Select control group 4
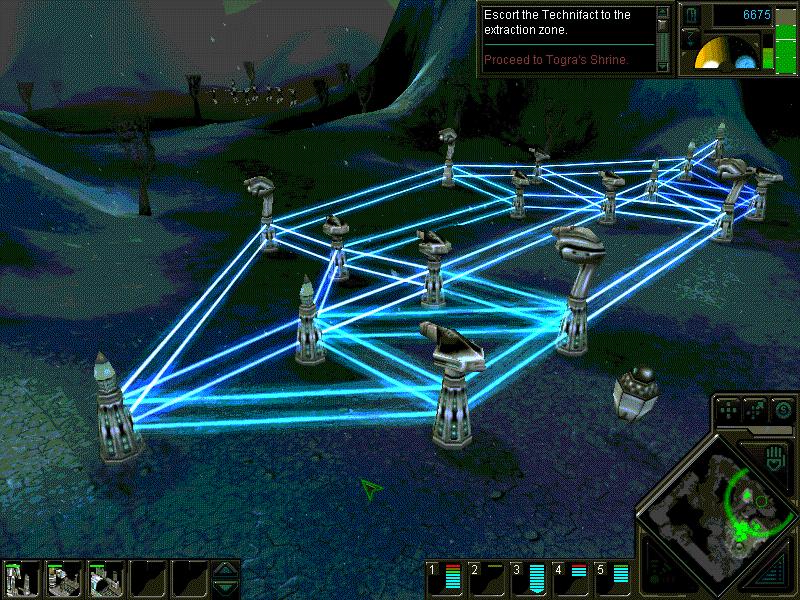This screenshot has height=600, width=800. pyautogui.click(x=571, y=577)
